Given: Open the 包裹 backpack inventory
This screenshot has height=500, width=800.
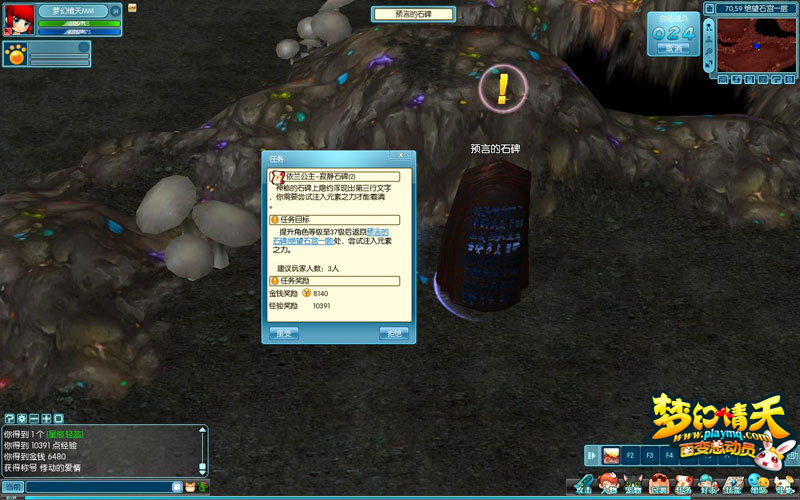Looking at the screenshot, I should (658, 485).
